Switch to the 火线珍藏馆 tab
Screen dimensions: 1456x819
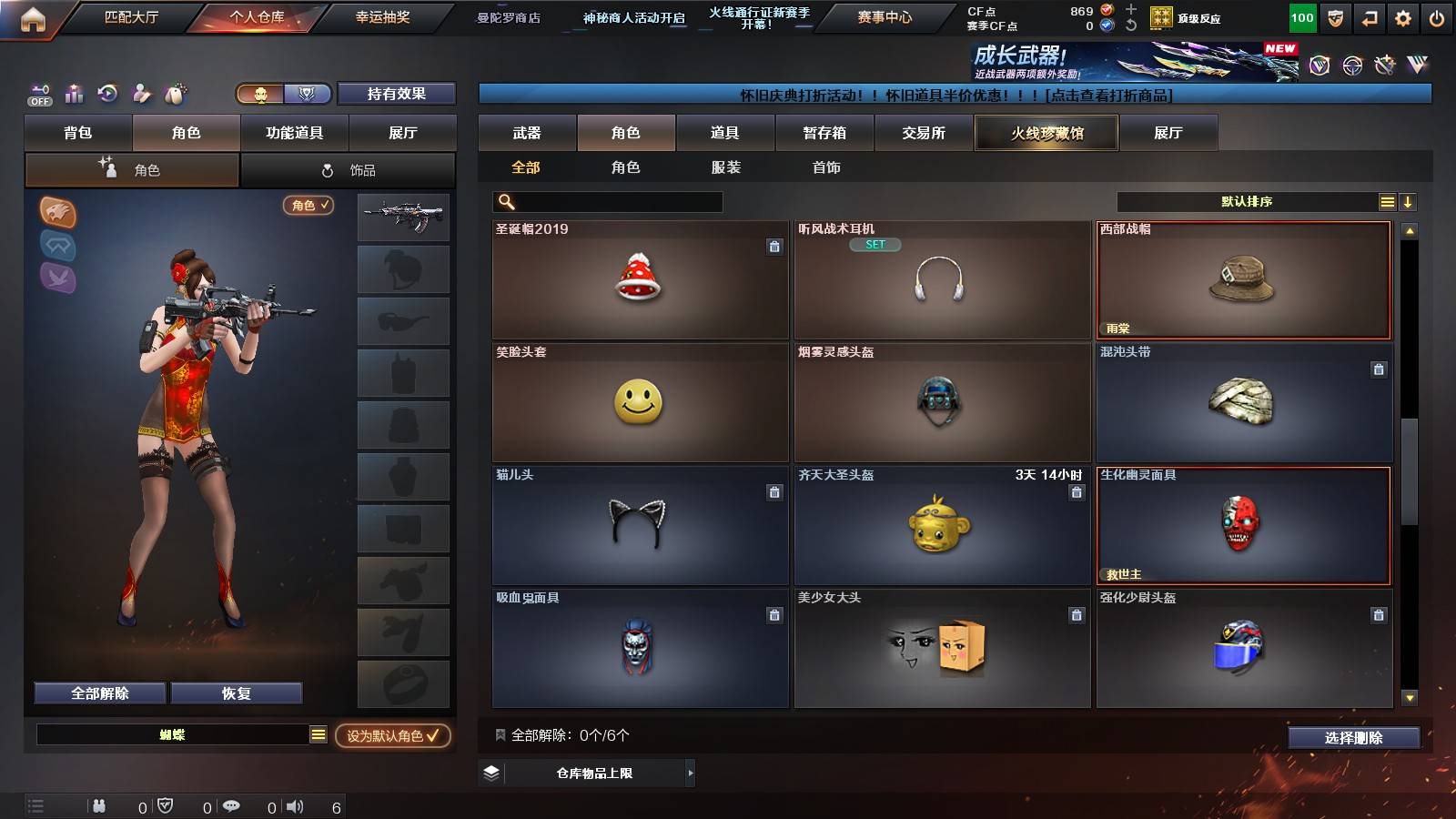click(1046, 133)
